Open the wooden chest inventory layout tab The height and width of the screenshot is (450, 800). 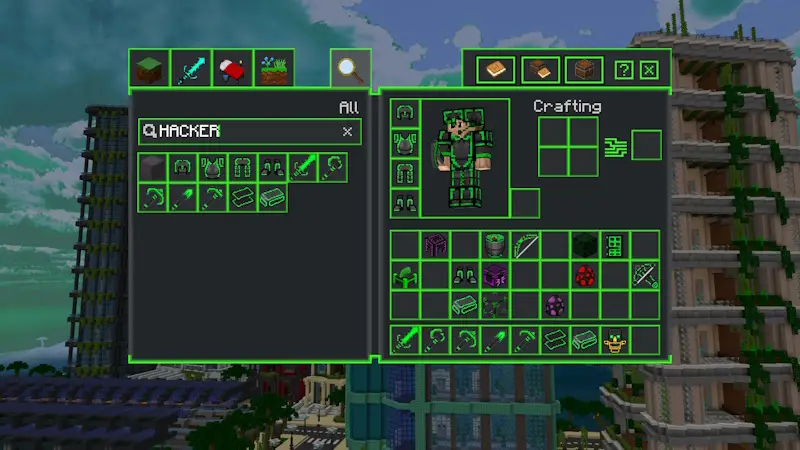pos(584,70)
